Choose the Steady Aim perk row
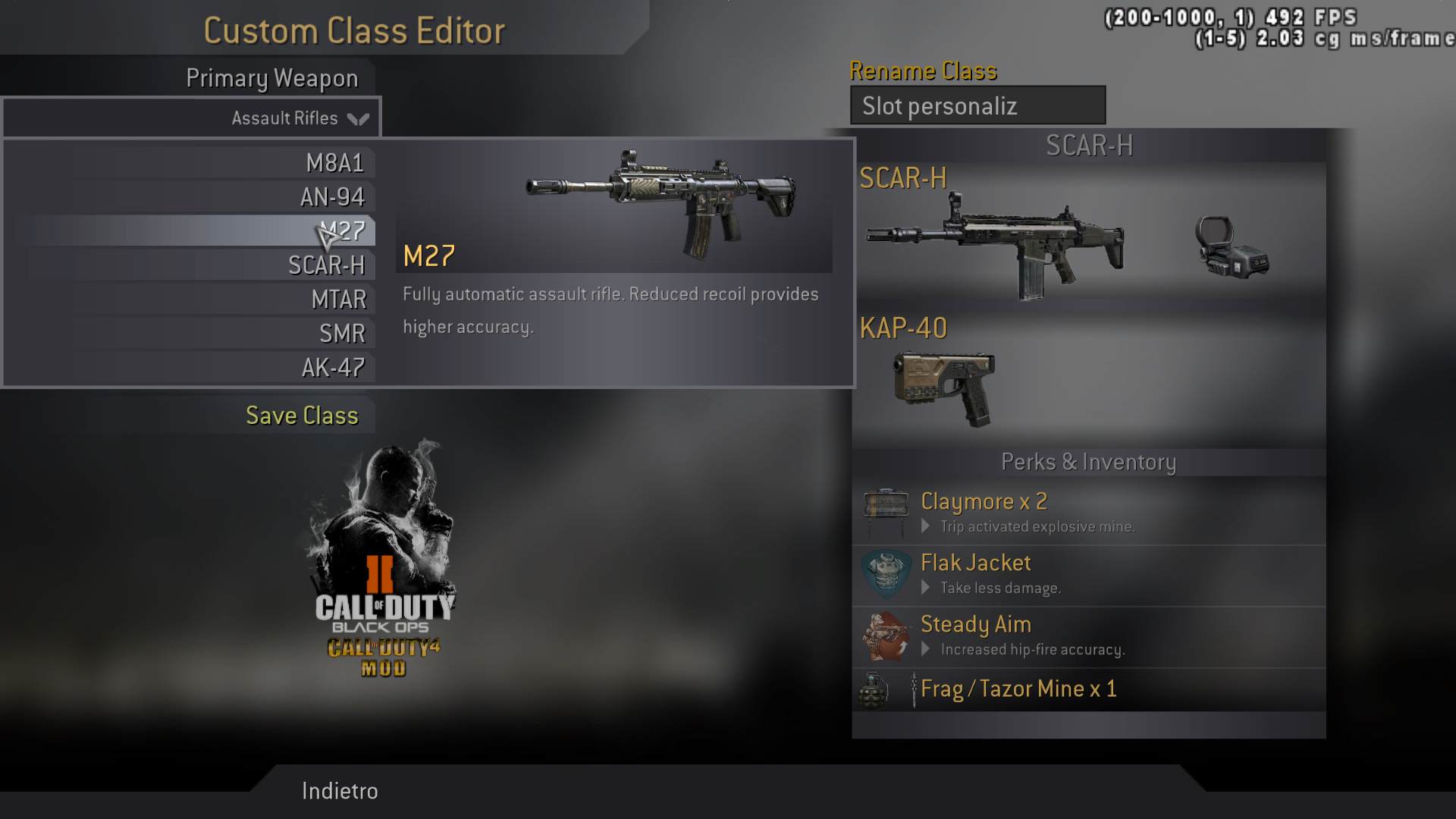Viewport: 1456px width, 819px height. [x=1088, y=635]
